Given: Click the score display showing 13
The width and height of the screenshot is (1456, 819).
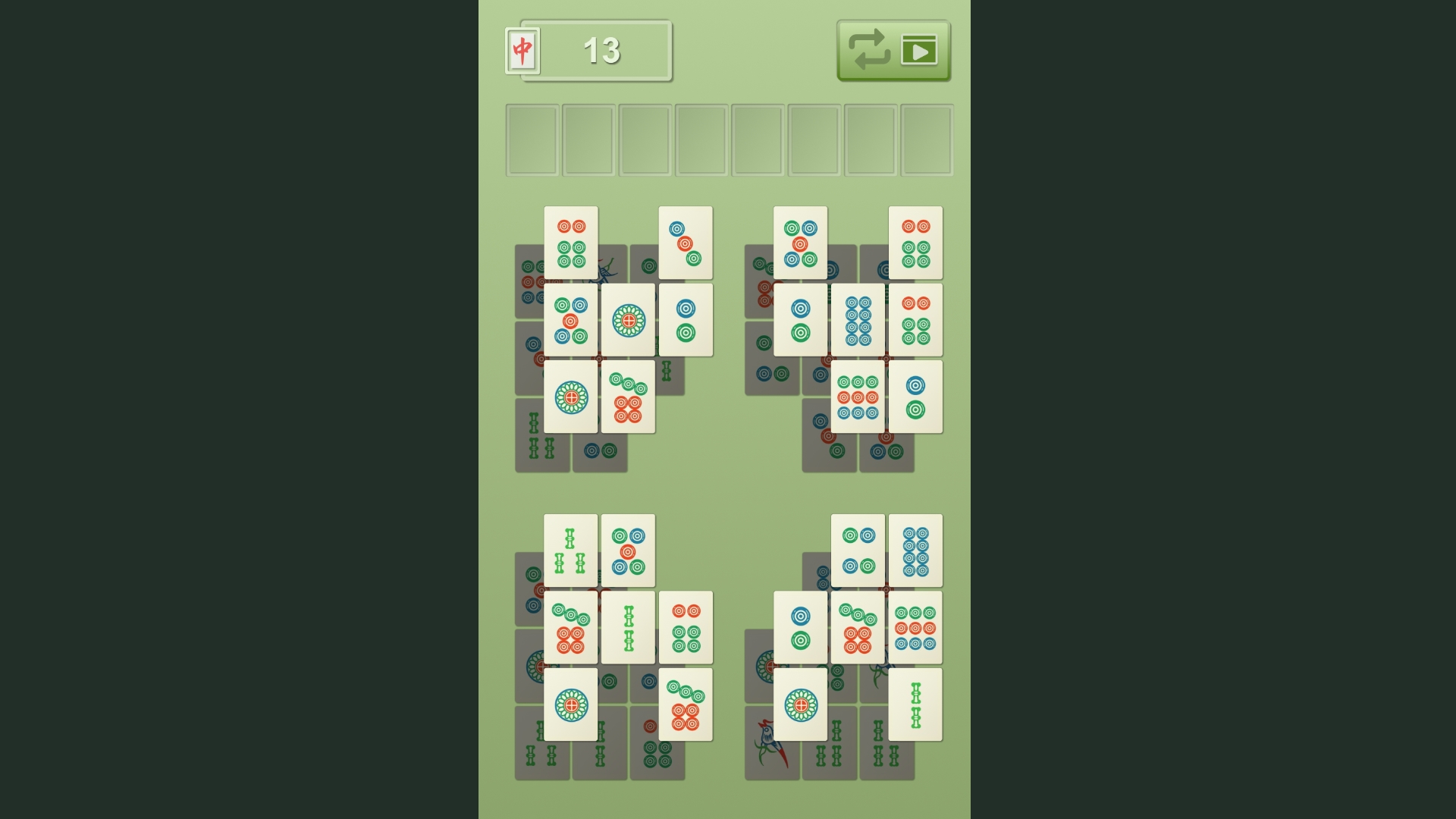Looking at the screenshot, I should pyautogui.click(x=601, y=52).
